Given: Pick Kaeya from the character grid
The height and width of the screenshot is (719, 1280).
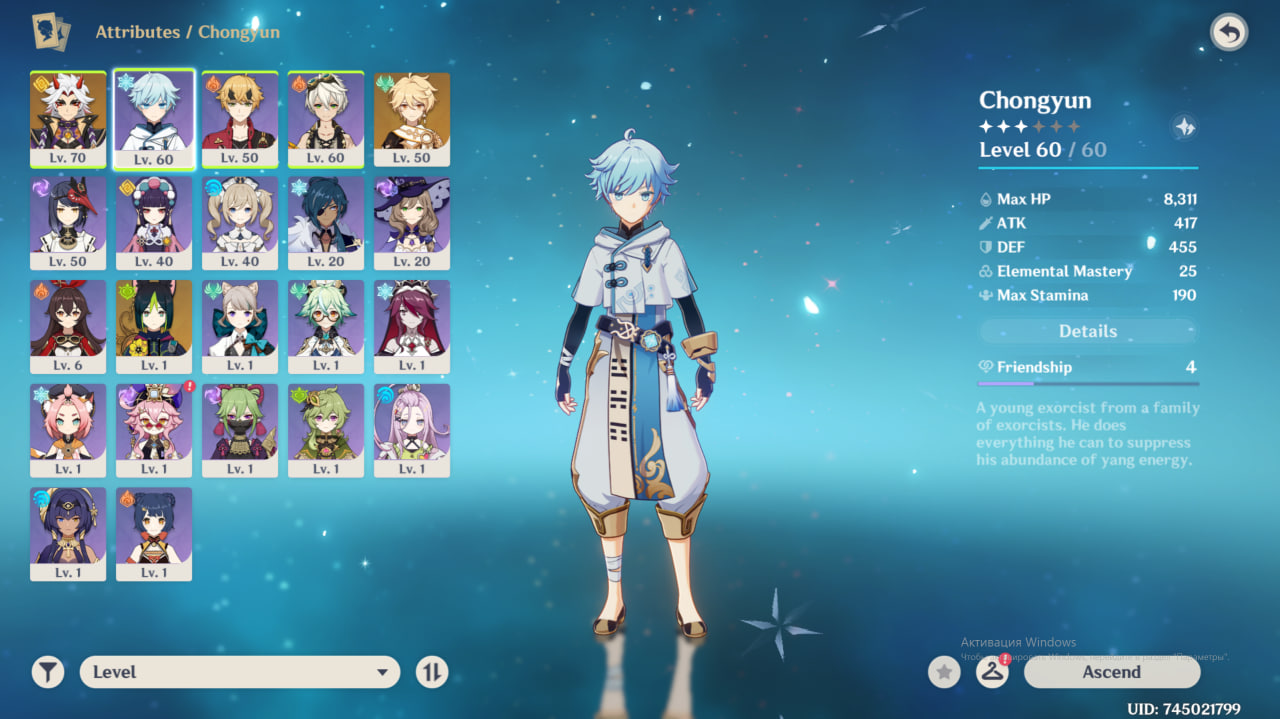Looking at the screenshot, I should [326, 223].
